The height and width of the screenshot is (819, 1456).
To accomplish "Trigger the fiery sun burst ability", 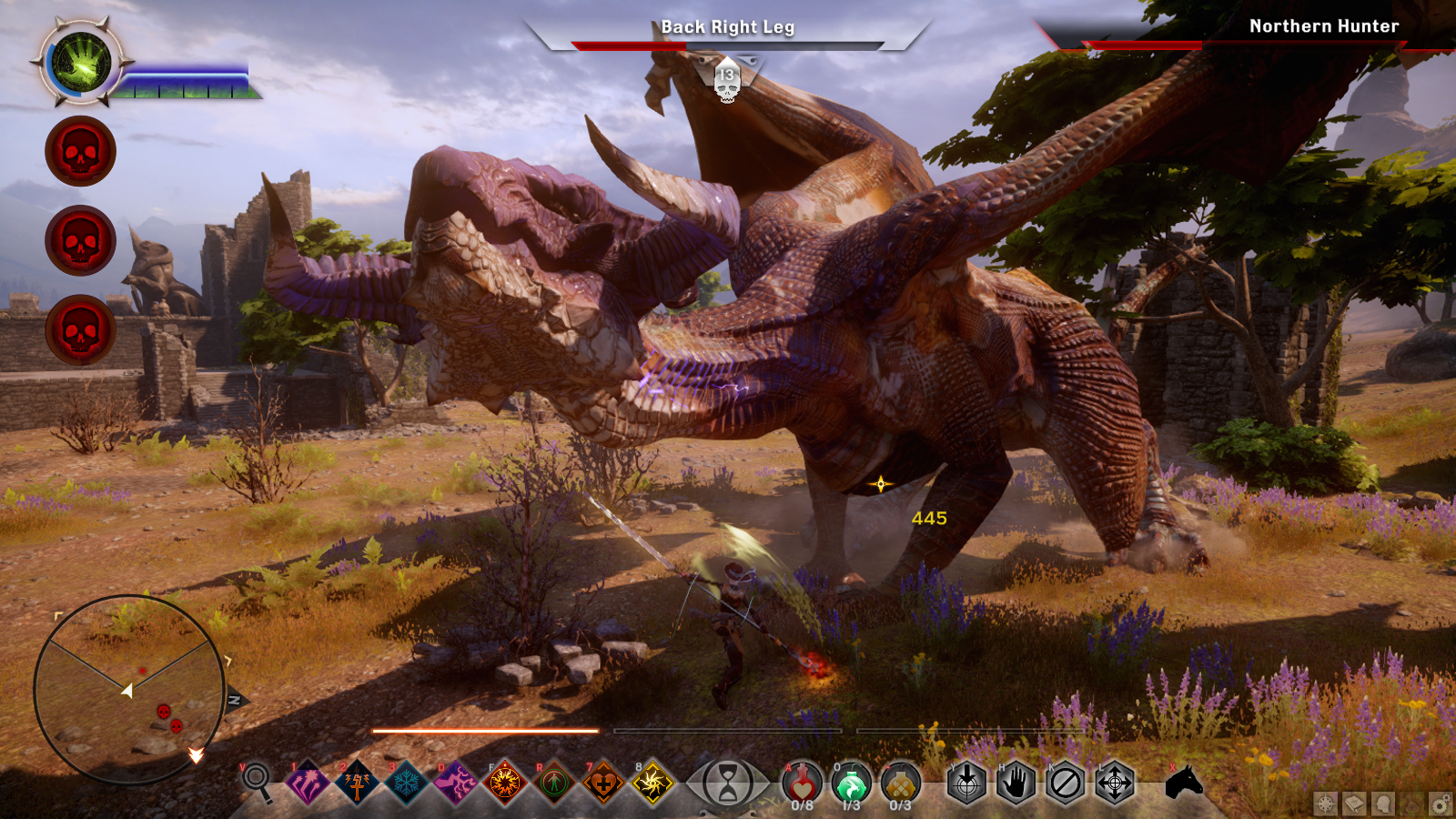I will pyautogui.click(x=505, y=782).
